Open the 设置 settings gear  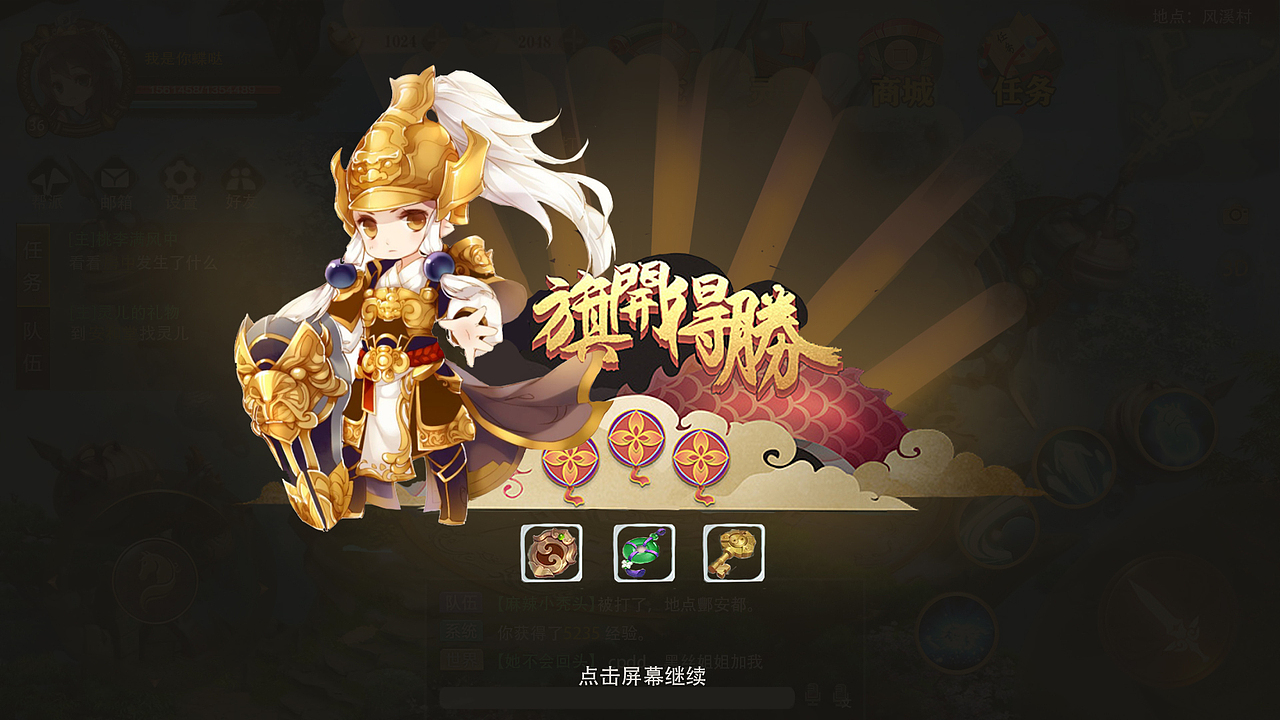tap(180, 178)
